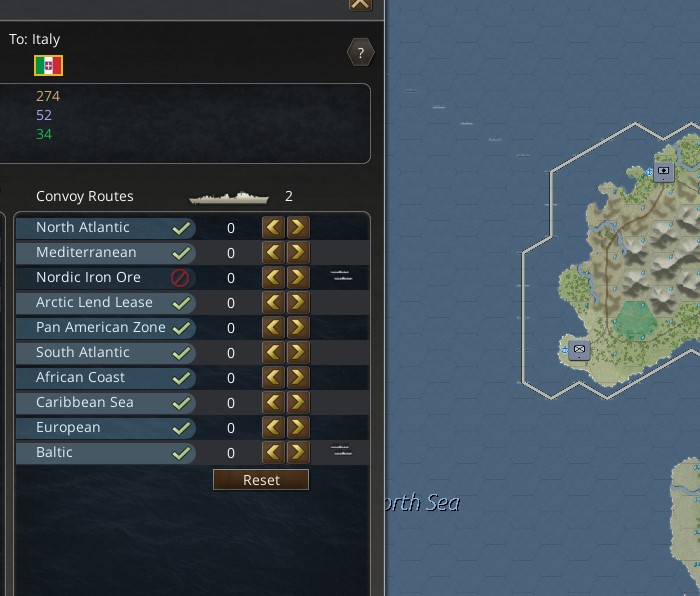
Task: Select the Italy flag icon
Action: 48,66
